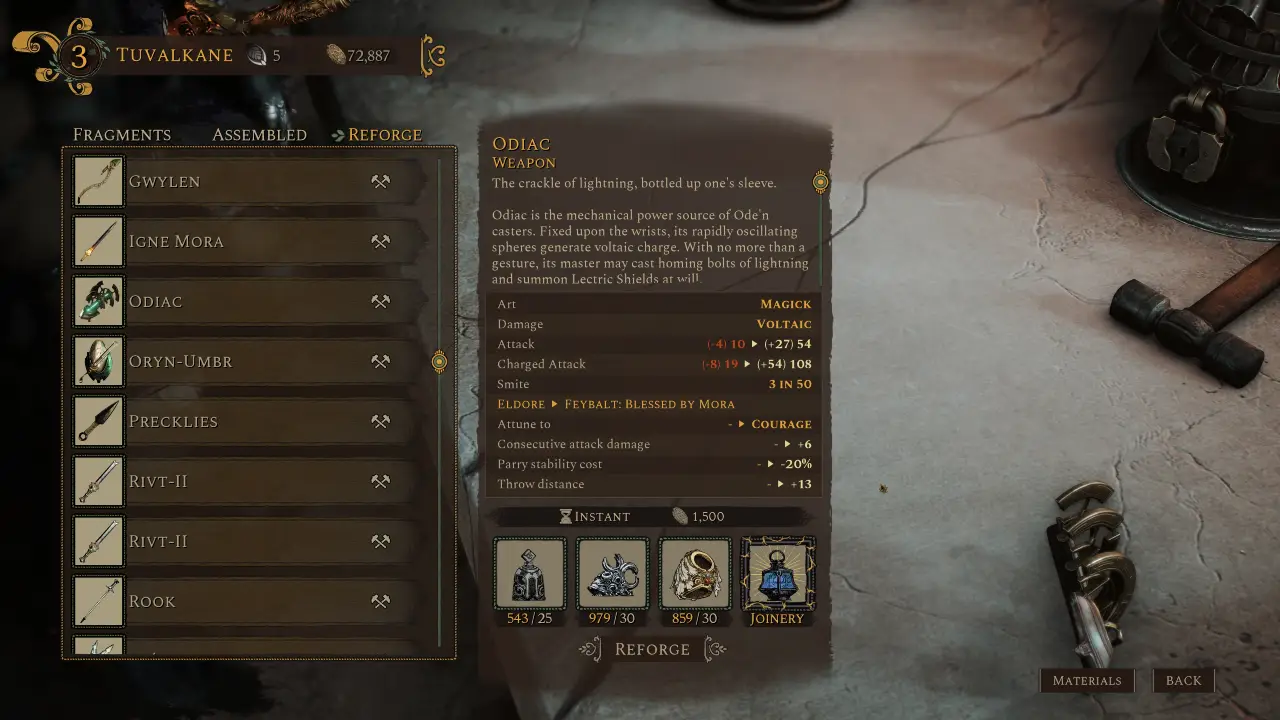Click the weapon list scrollbar handle

(439, 361)
